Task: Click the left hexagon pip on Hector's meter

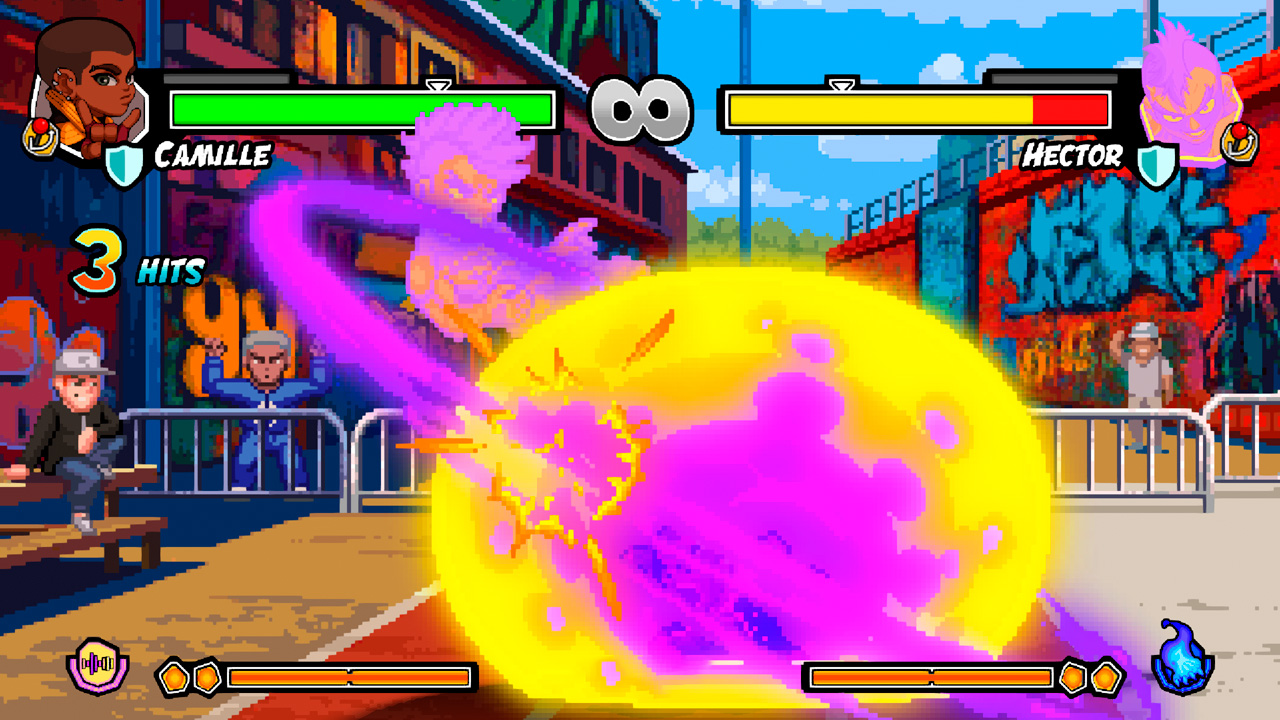Action: click(1073, 676)
